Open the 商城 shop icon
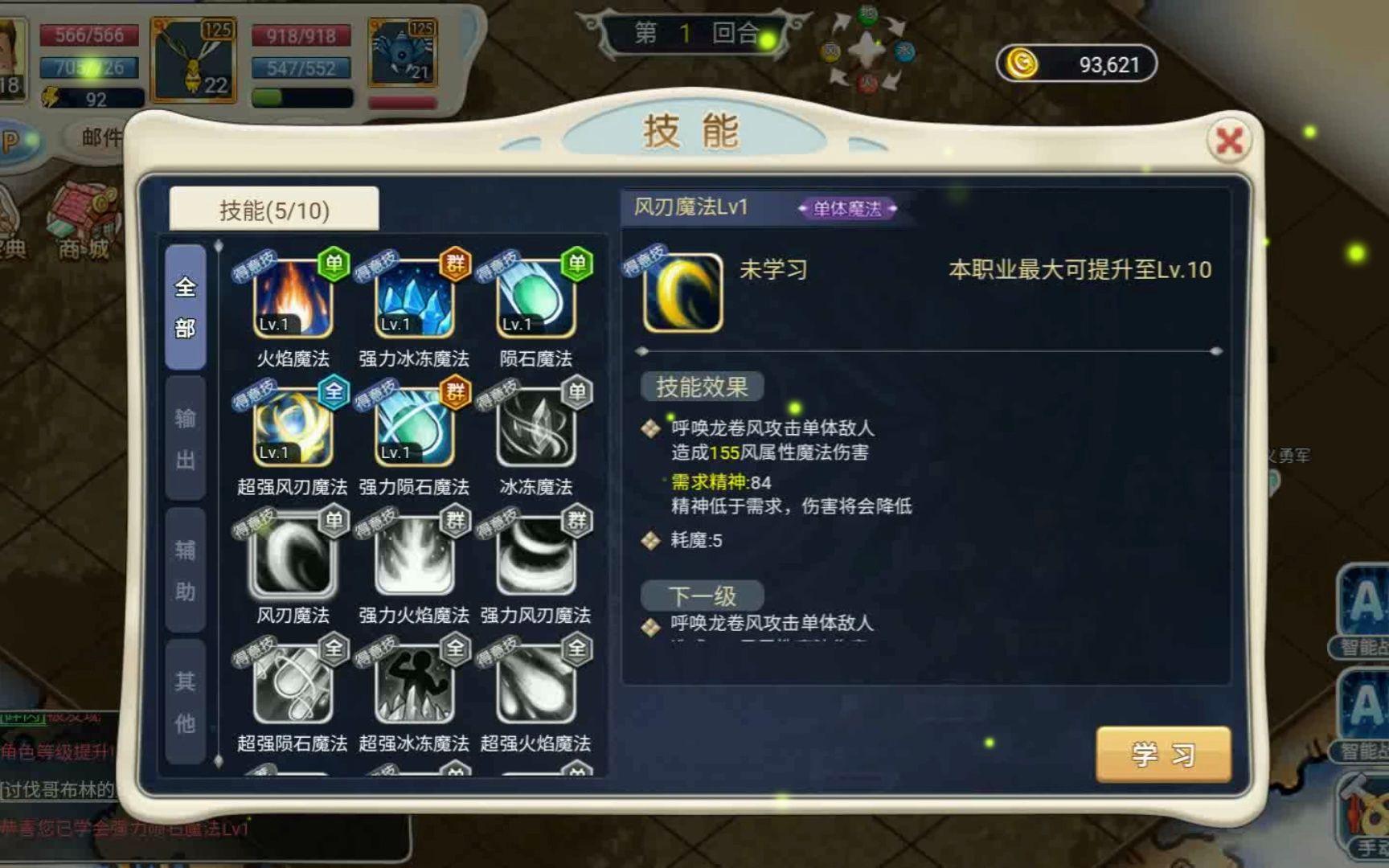Image resolution: width=1389 pixels, height=868 pixels. point(83,223)
